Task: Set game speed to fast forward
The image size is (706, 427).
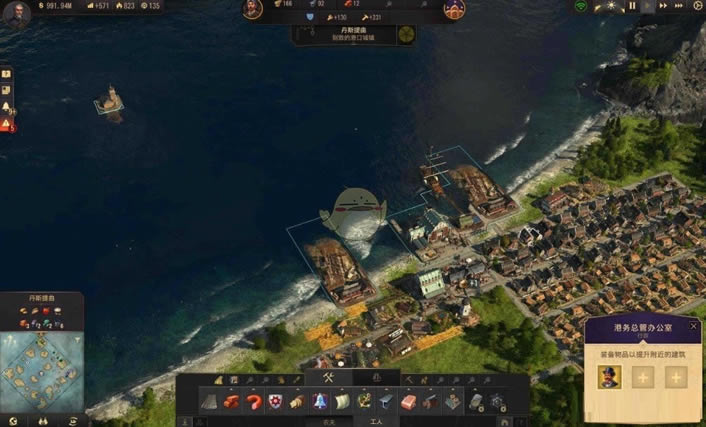Action: coord(660,6)
